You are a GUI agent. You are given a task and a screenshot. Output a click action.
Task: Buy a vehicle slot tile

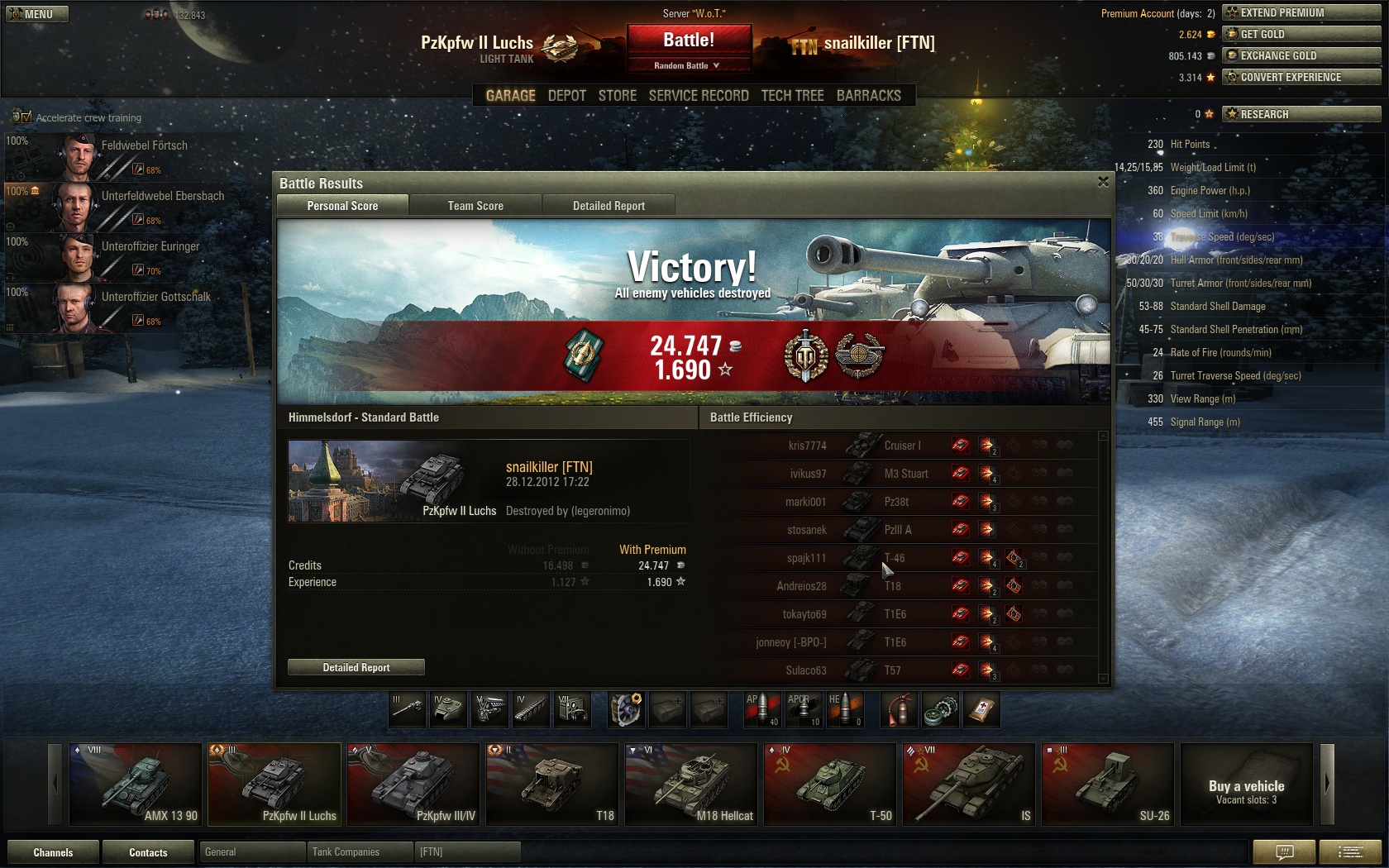1246,784
